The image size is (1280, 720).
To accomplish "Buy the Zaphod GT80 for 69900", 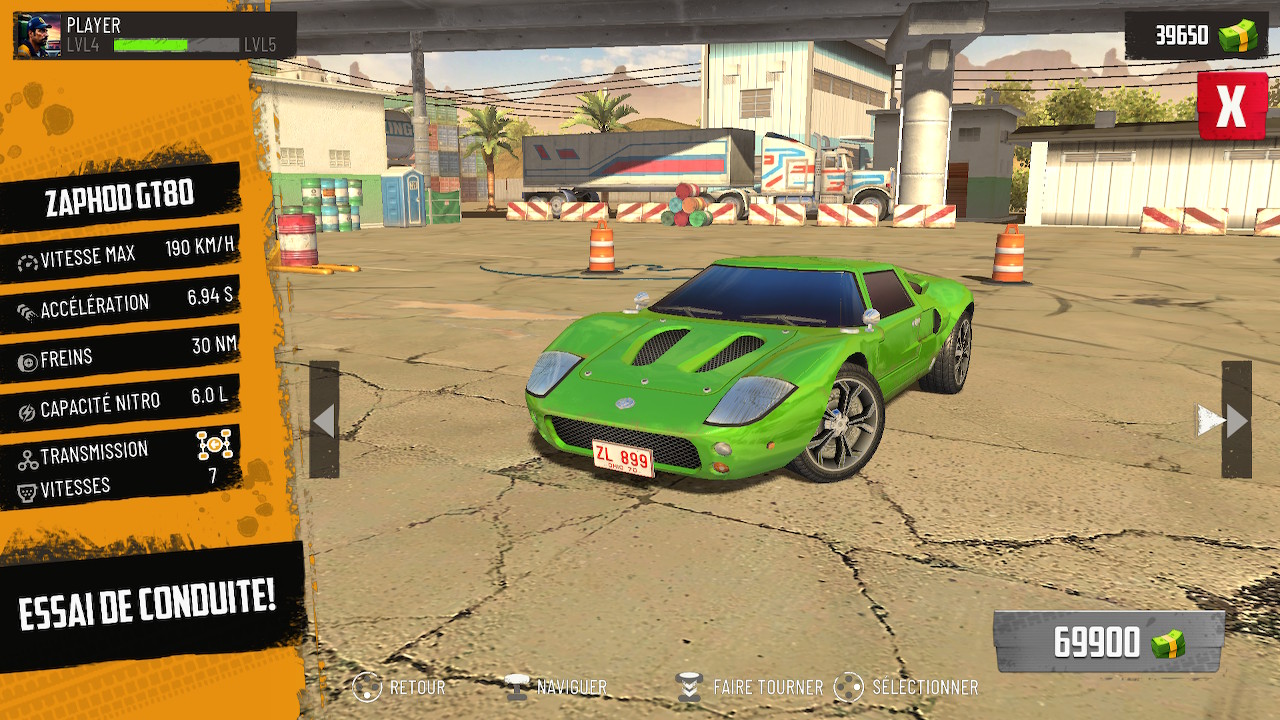I will 1109,642.
